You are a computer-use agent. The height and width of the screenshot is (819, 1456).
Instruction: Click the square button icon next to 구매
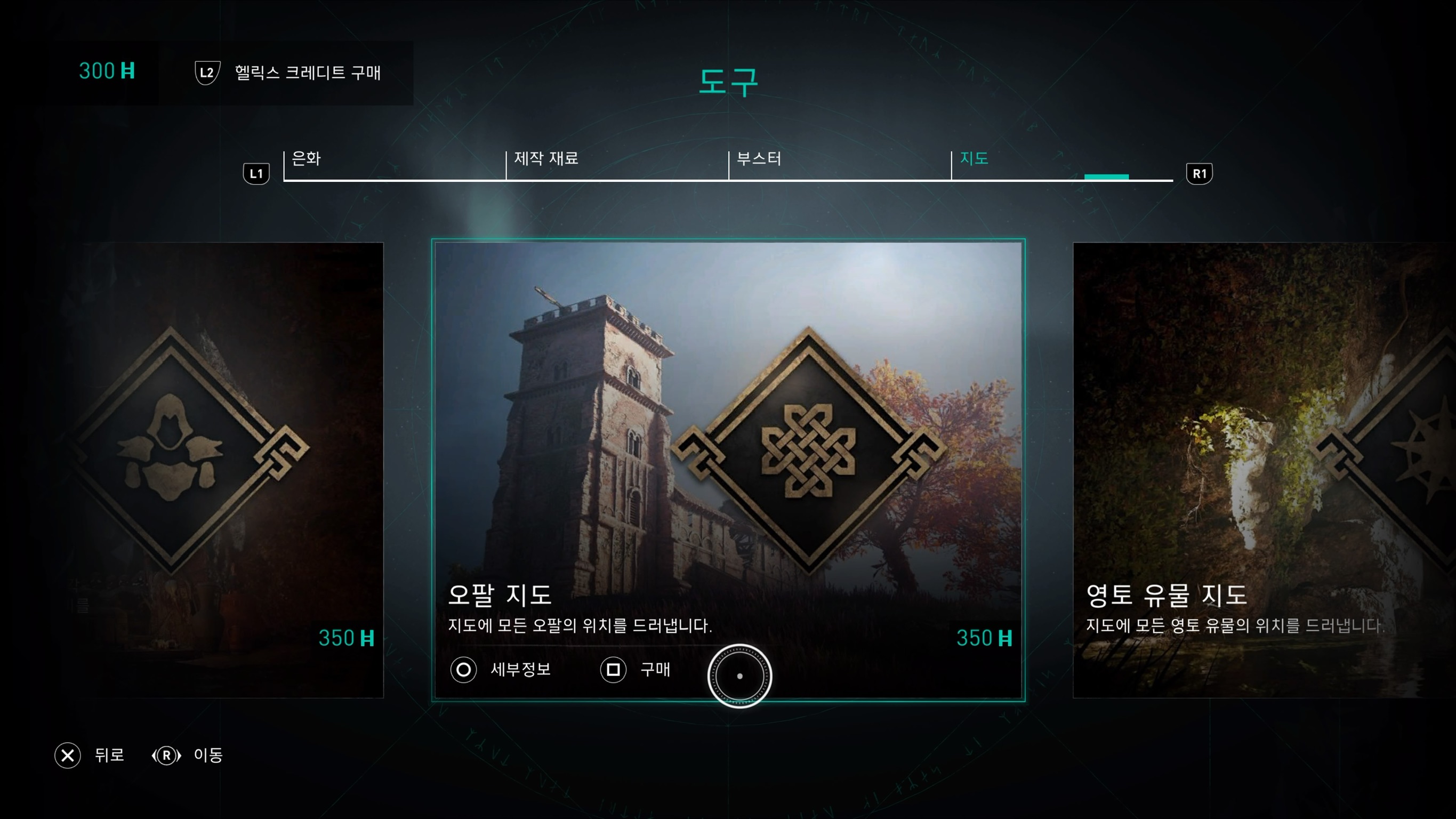coord(614,670)
